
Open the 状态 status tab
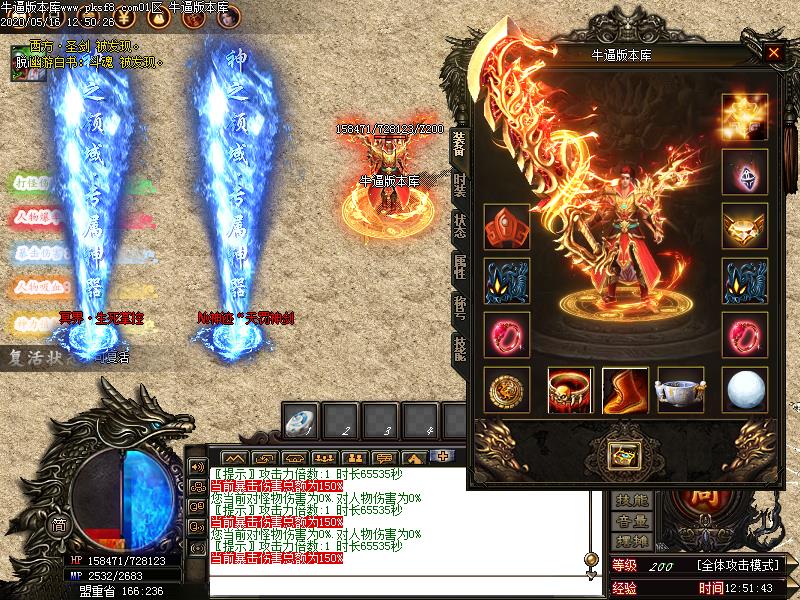point(459,226)
